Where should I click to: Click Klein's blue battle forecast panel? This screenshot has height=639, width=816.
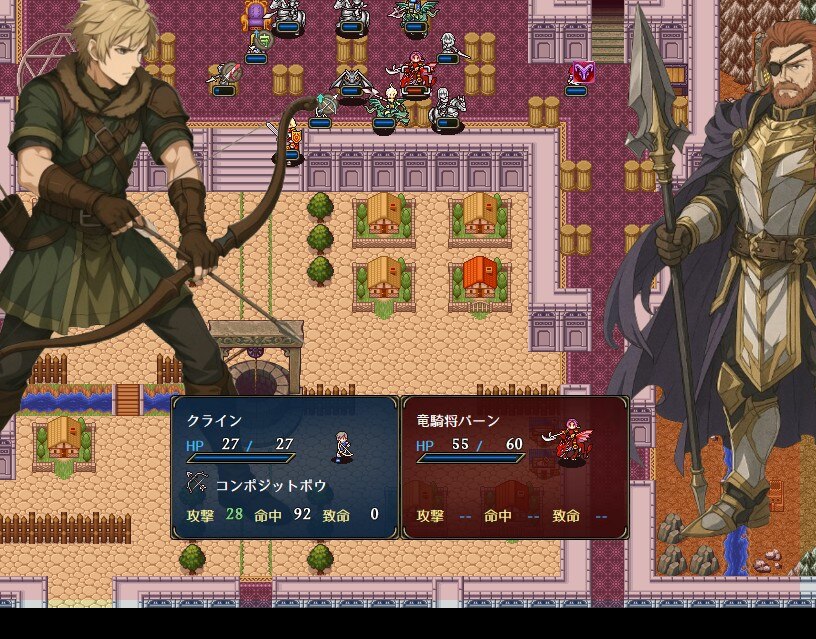(285, 467)
